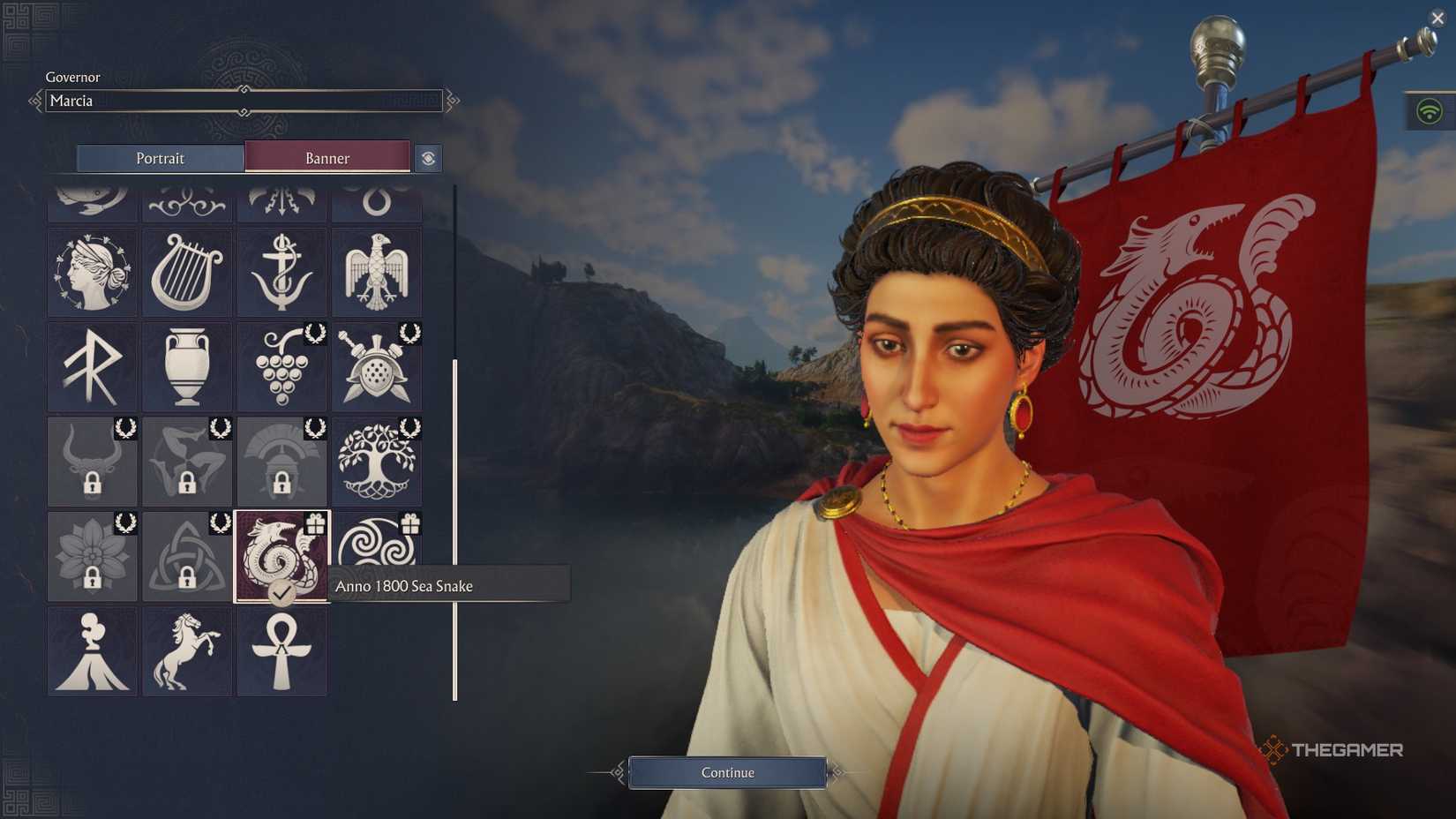Choose the tree of life banner symbol
Image resolution: width=1456 pixels, height=819 pixels.
click(377, 462)
